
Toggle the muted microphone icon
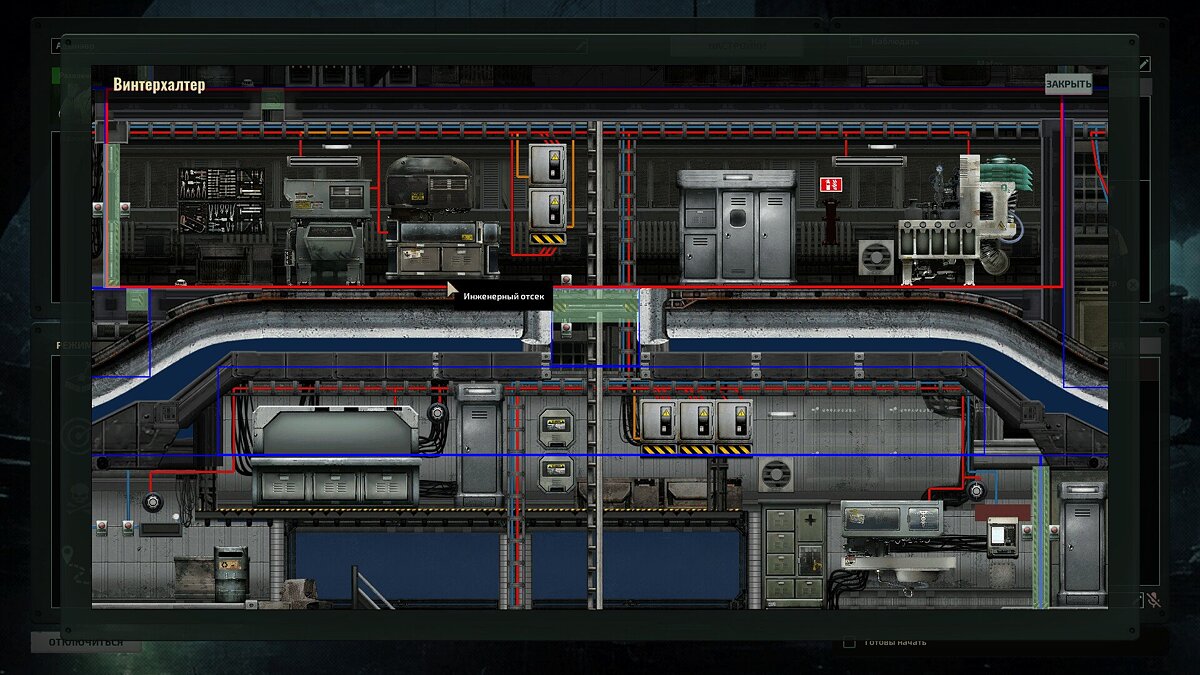point(1153,601)
